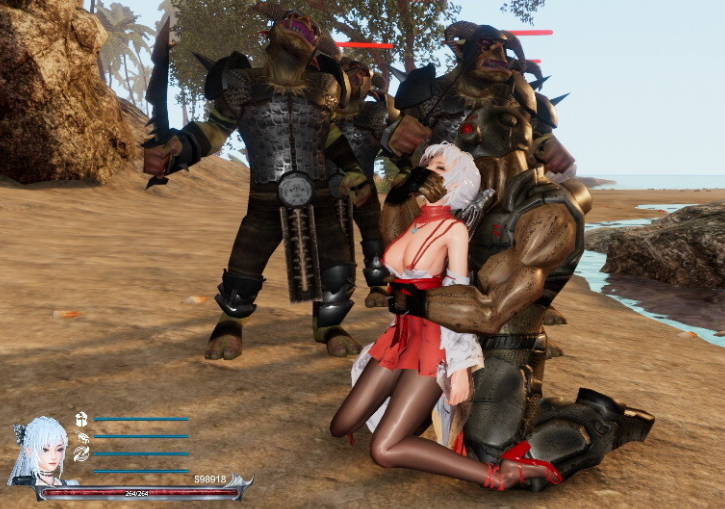Click the swirl icon beside the third bar
Image resolution: width=725 pixels, height=509 pixels.
[81, 453]
